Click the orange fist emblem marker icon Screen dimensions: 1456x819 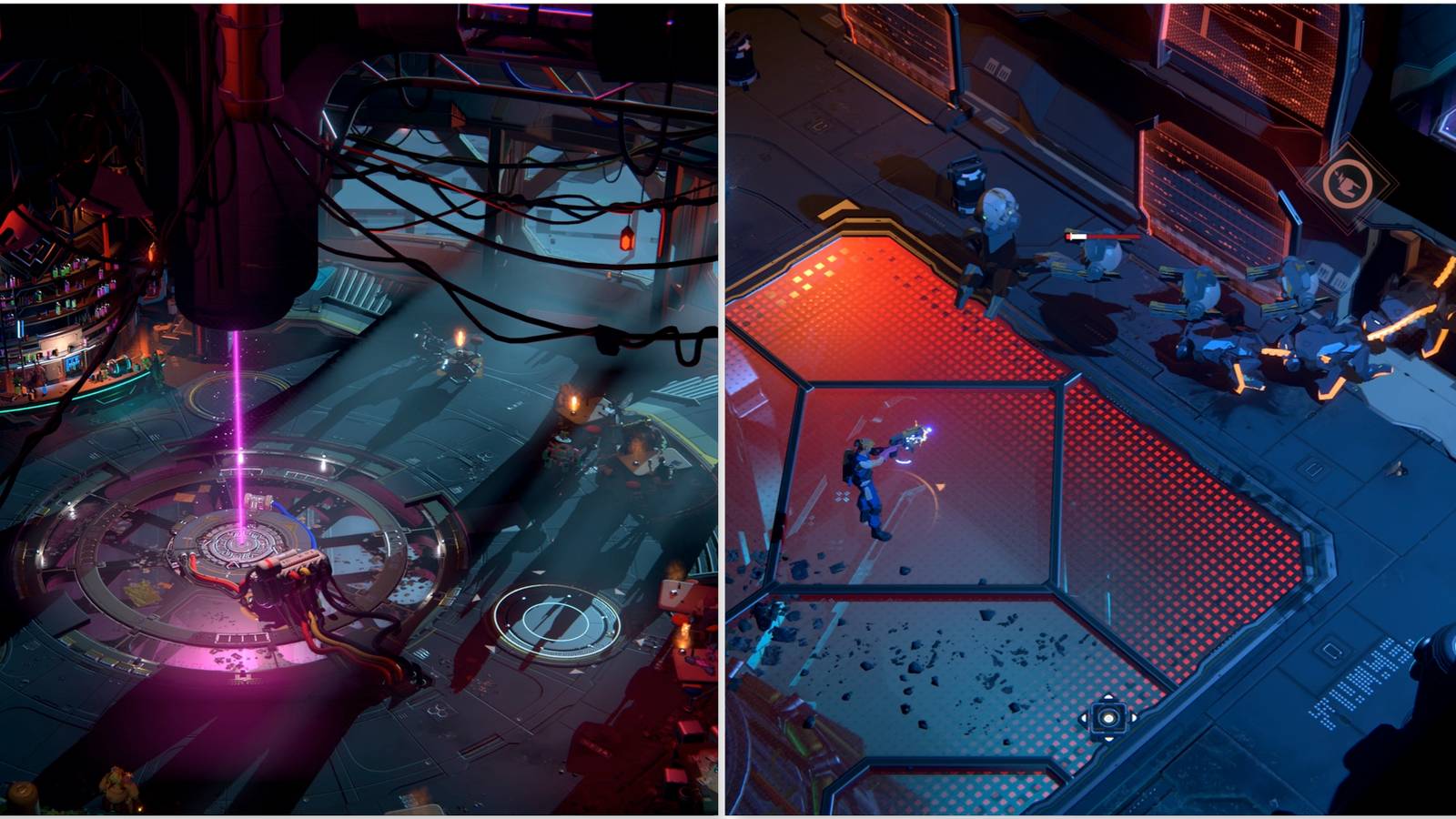click(x=1347, y=187)
